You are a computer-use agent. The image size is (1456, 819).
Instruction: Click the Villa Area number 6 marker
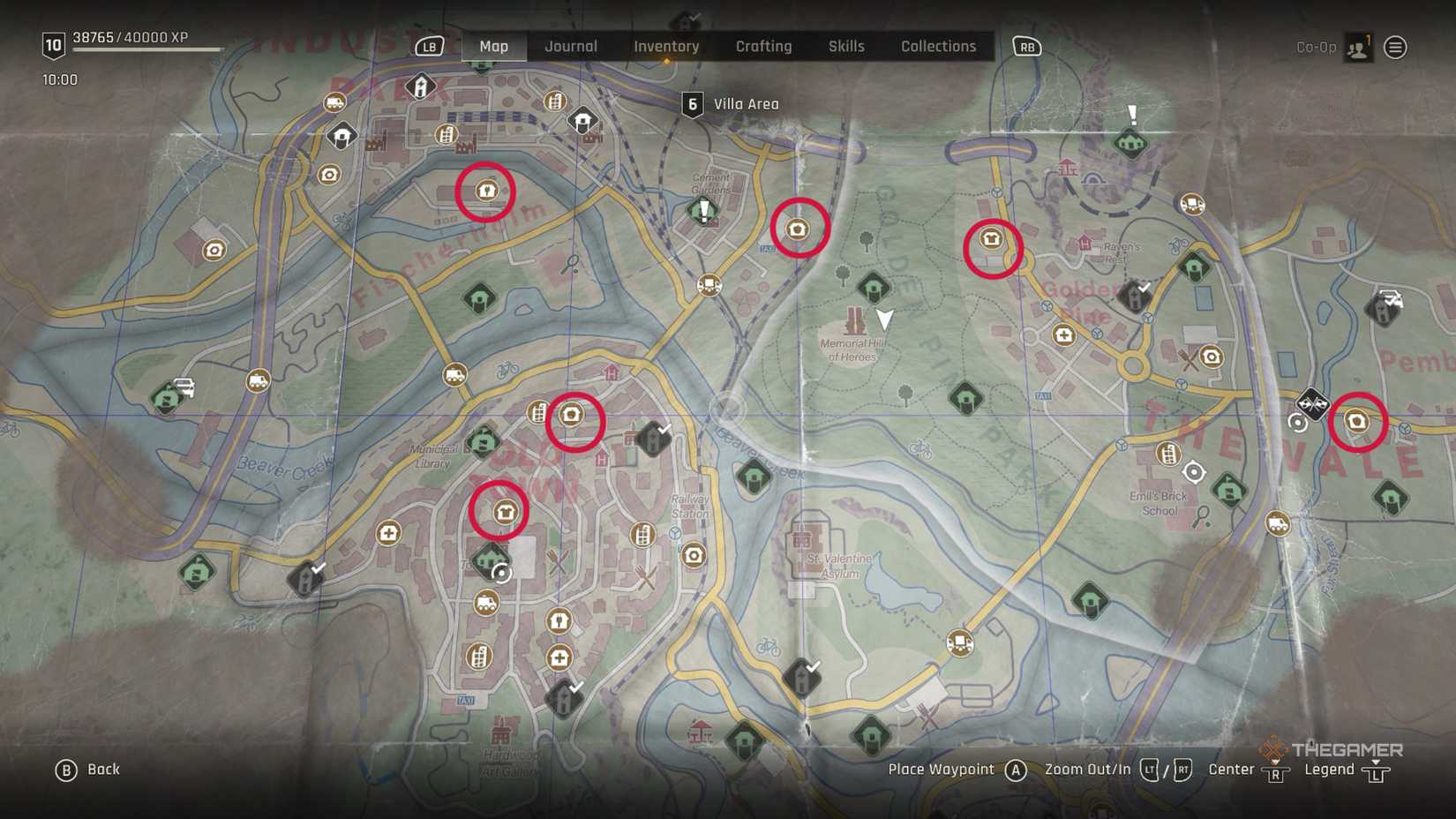click(693, 103)
